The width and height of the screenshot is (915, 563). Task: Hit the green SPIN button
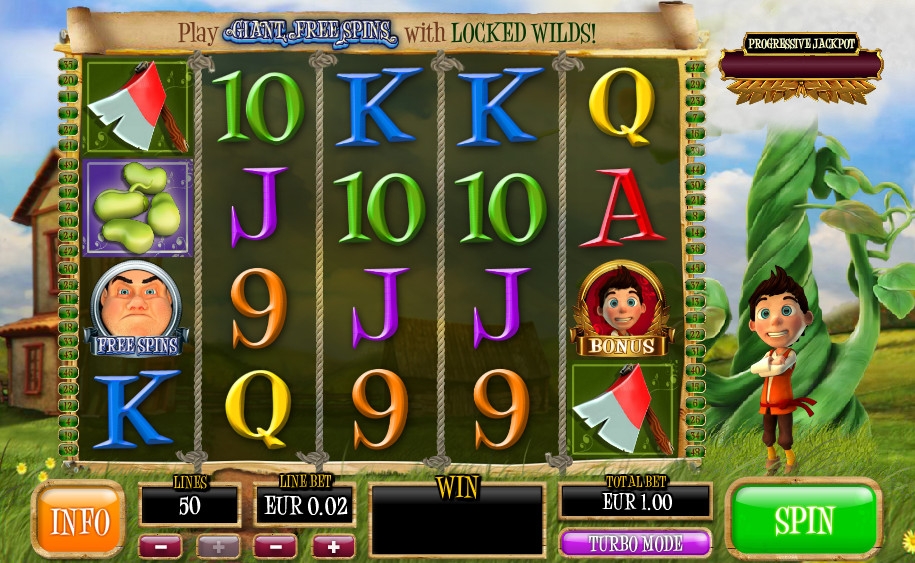[x=803, y=520]
